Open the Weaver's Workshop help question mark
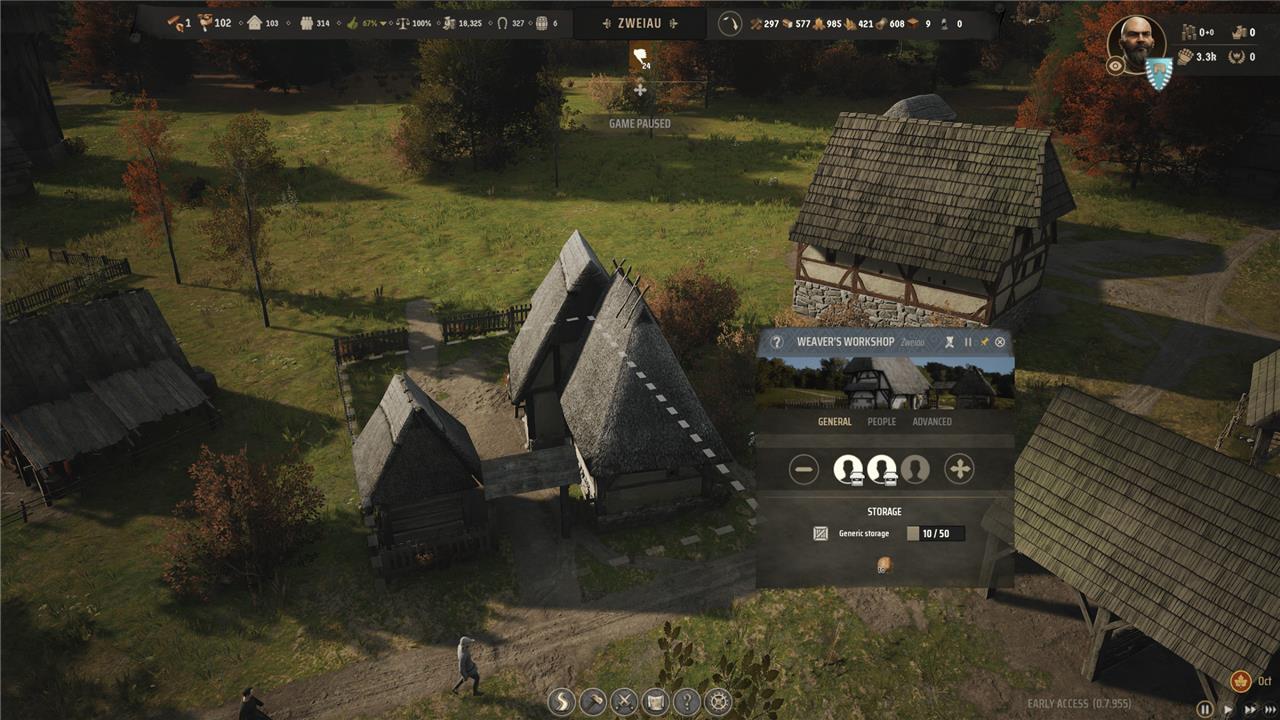This screenshot has width=1280, height=720. [x=776, y=342]
